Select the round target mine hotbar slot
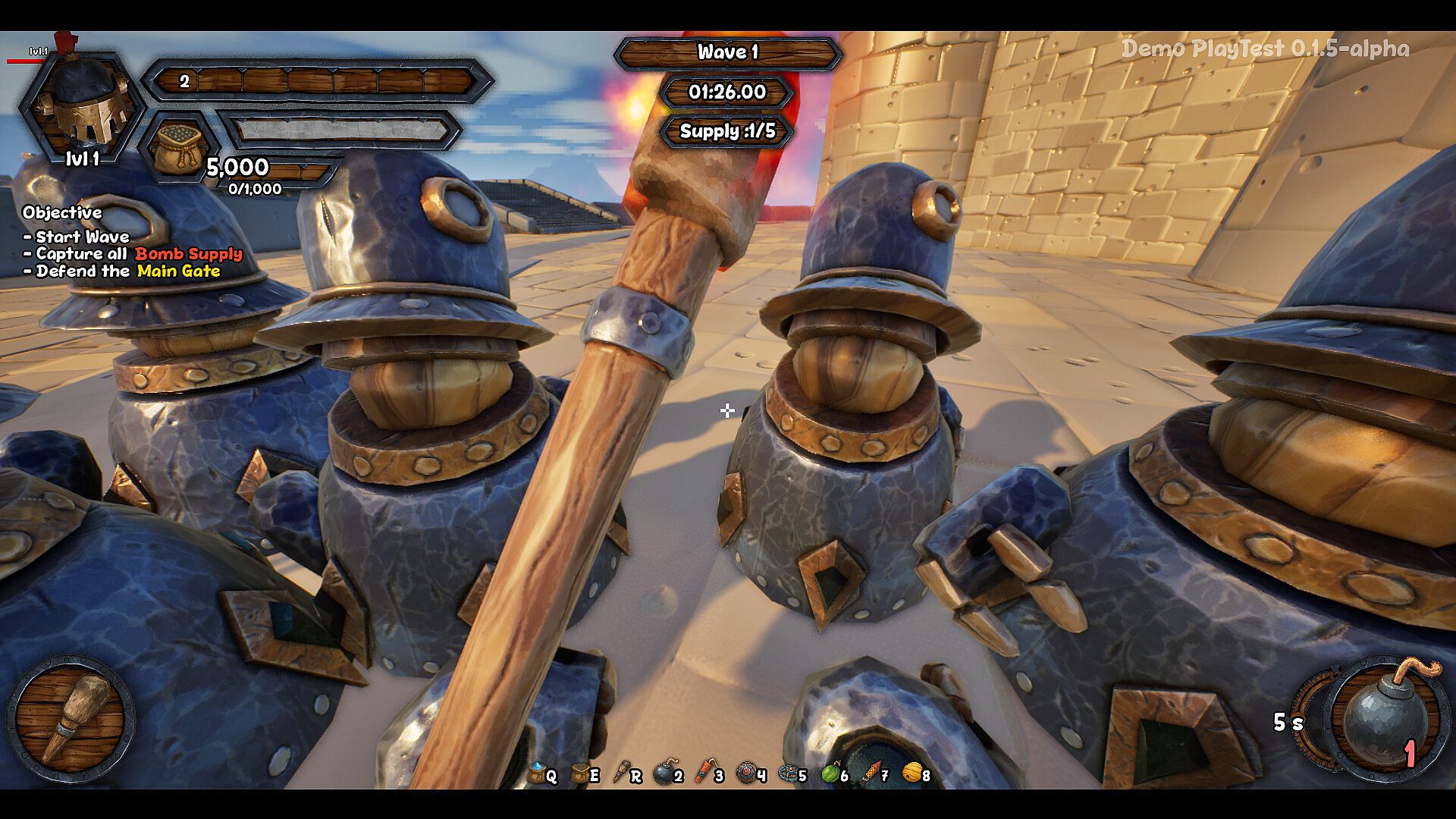This screenshot has height=819, width=1456. pos(746,773)
